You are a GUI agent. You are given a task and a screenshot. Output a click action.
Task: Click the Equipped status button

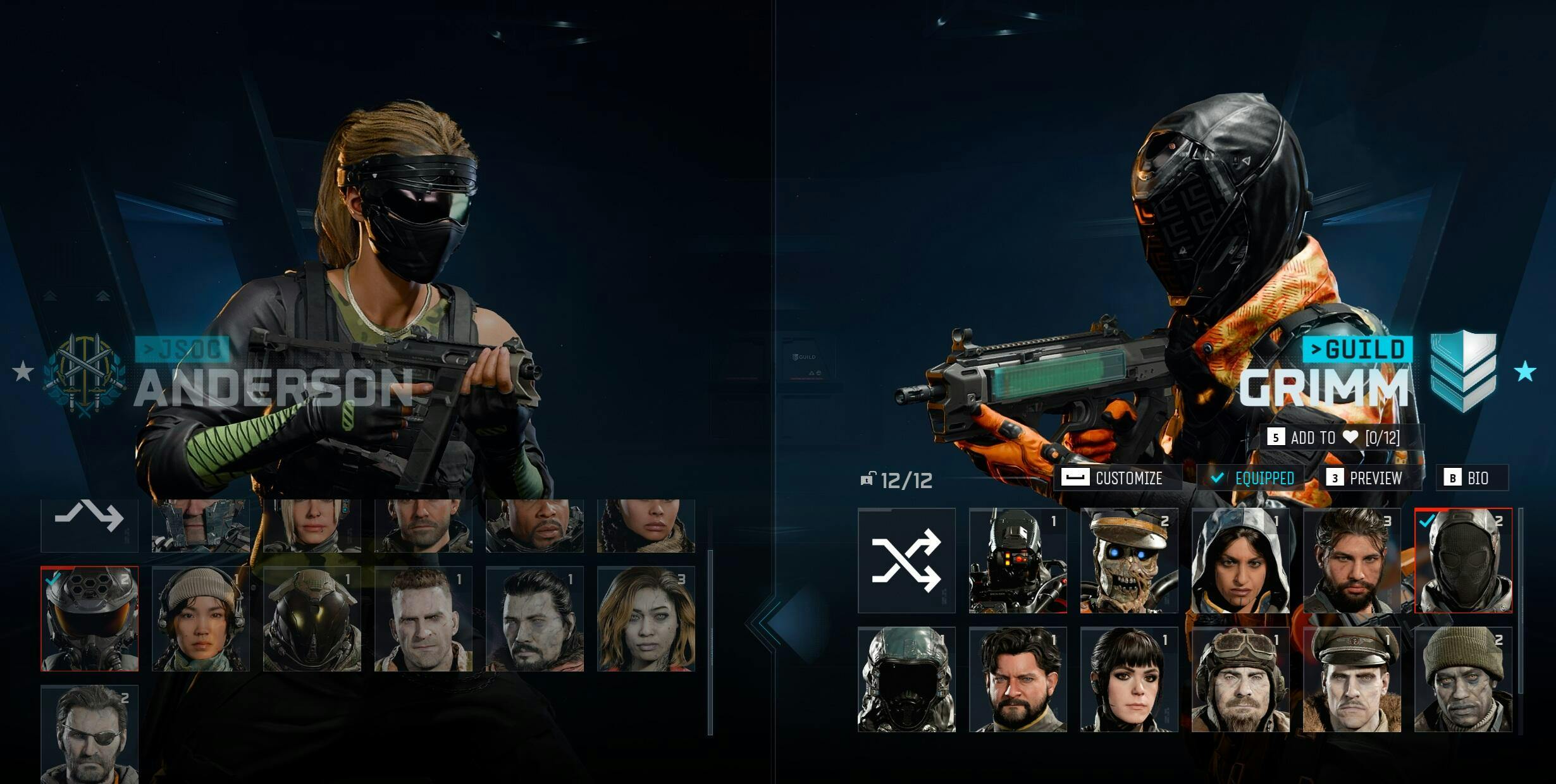(x=1254, y=478)
